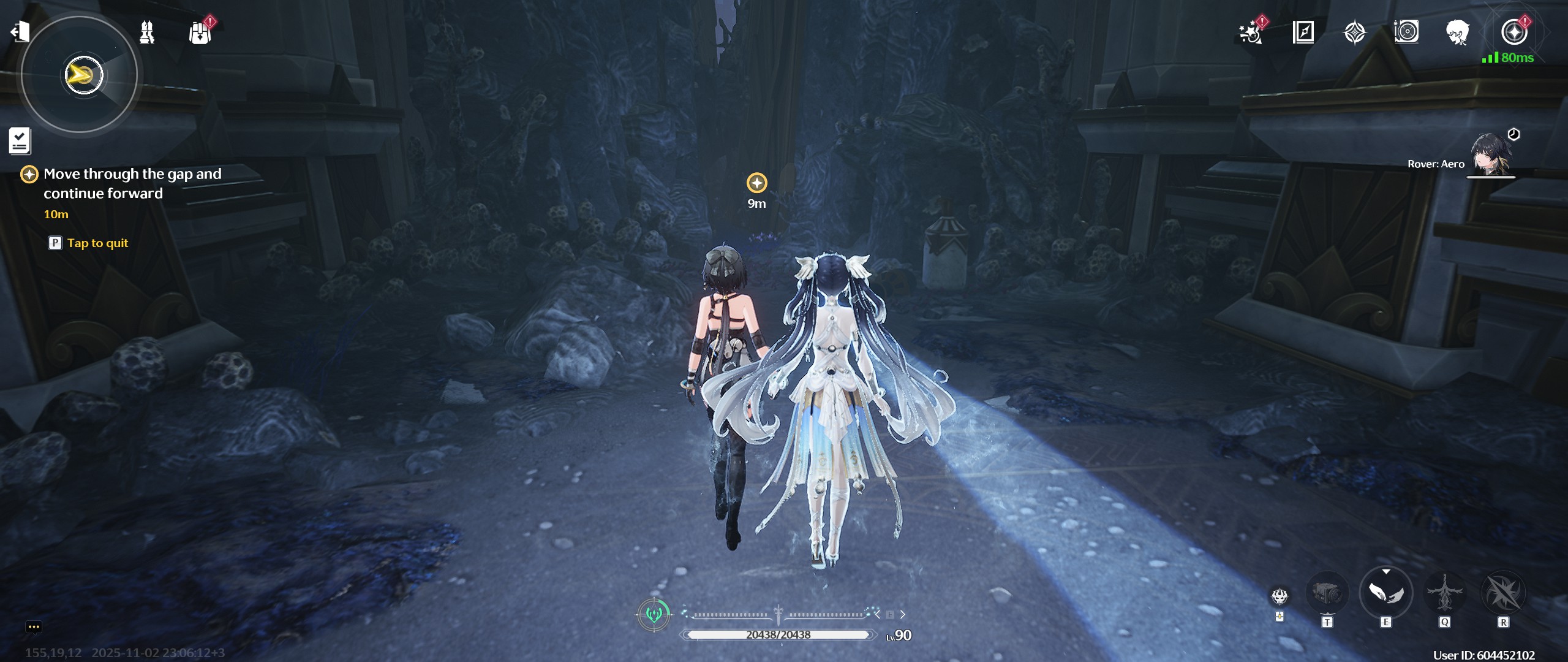This screenshot has width=1568, height=662.
Task: Click Tap to quit
Action: pyautogui.click(x=97, y=243)
